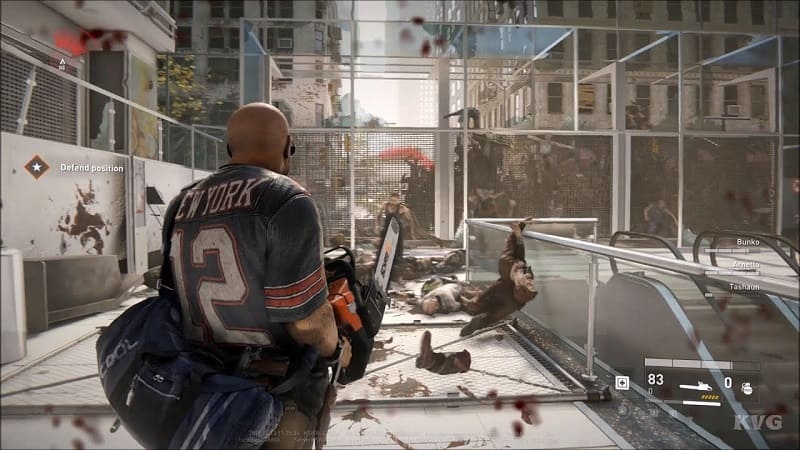The width and height of the screenshot is (800, 450).
Task: Select the medkit square icon
Action: pos(622,382)
